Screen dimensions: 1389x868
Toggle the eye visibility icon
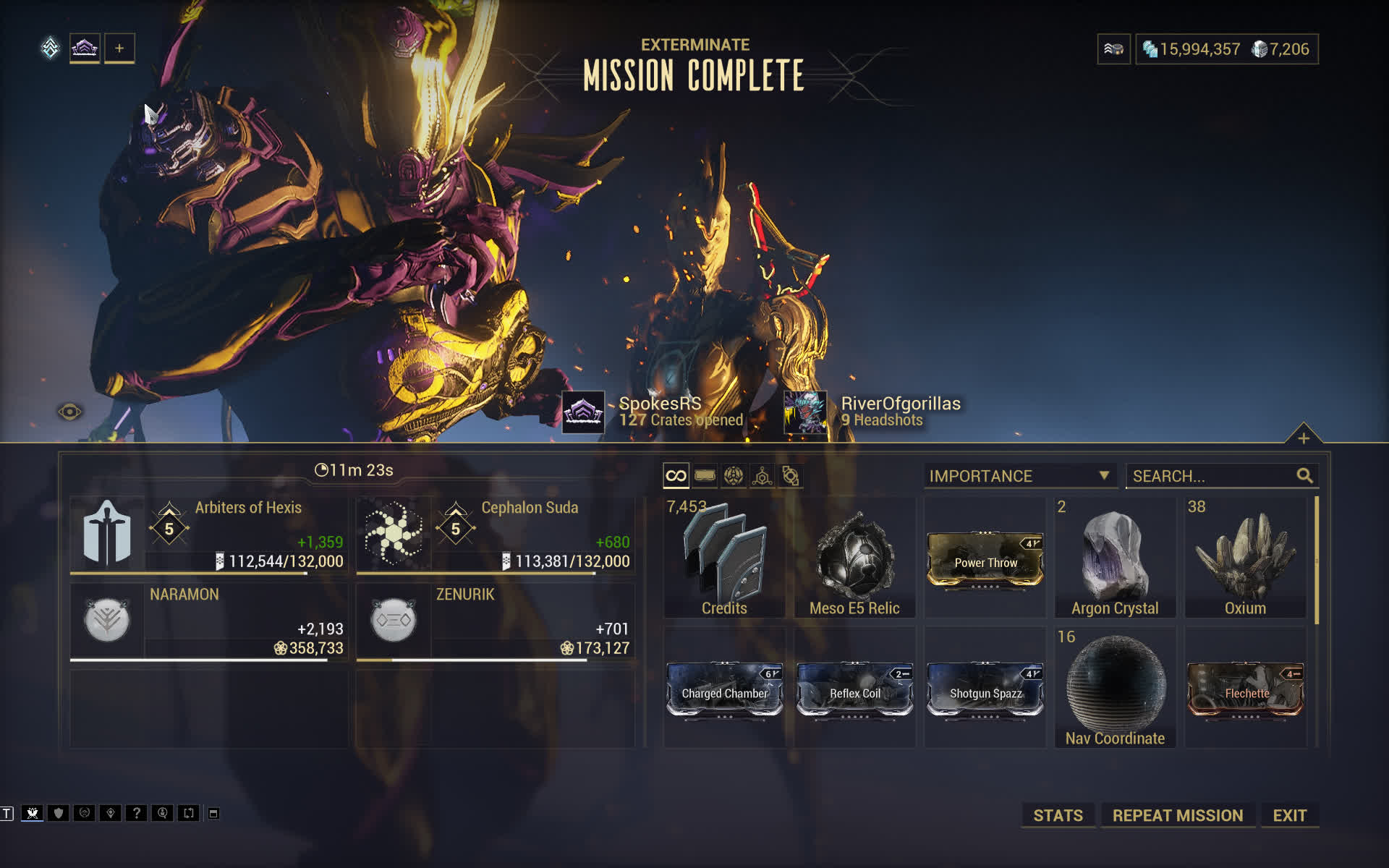tap(69, 412)
